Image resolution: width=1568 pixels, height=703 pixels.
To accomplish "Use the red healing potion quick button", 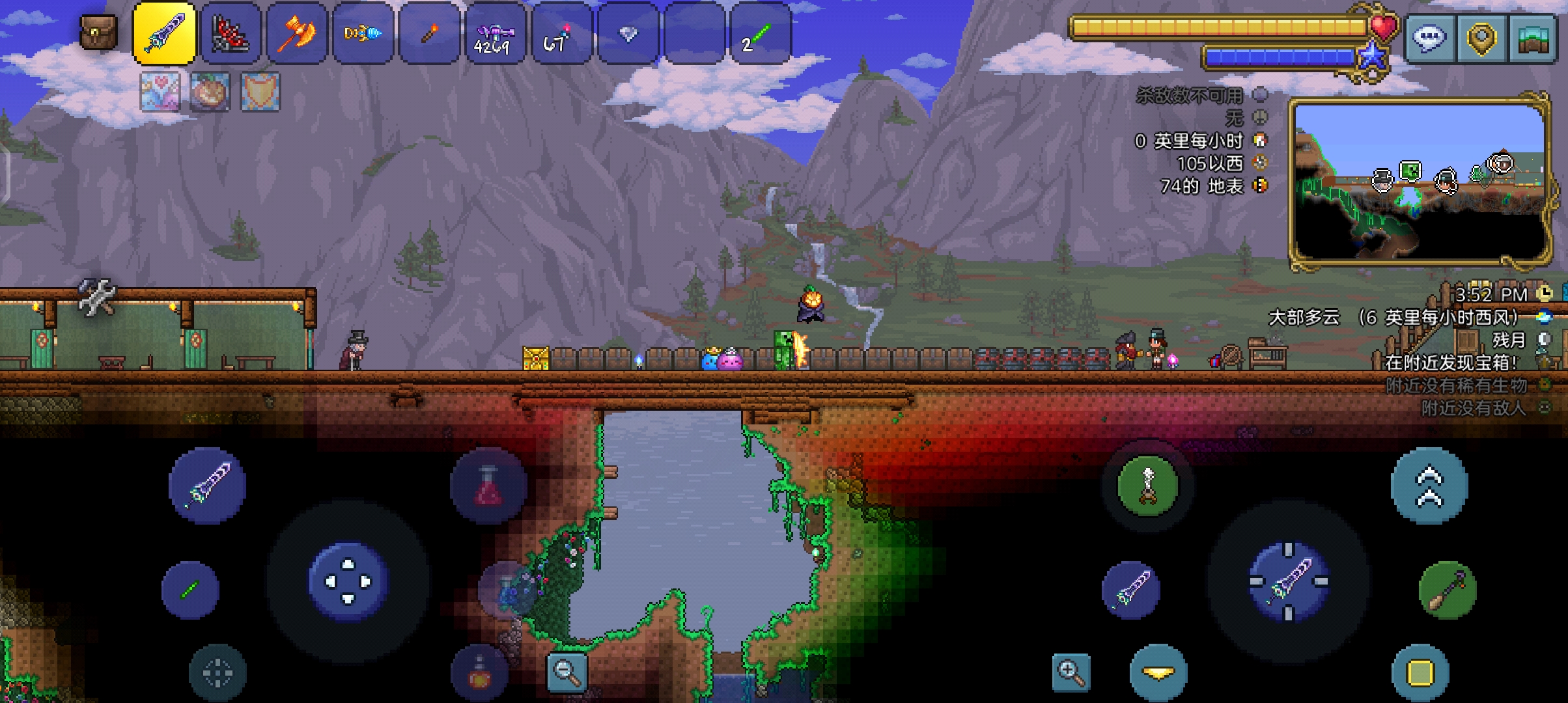I will click(x=488, y=486).
